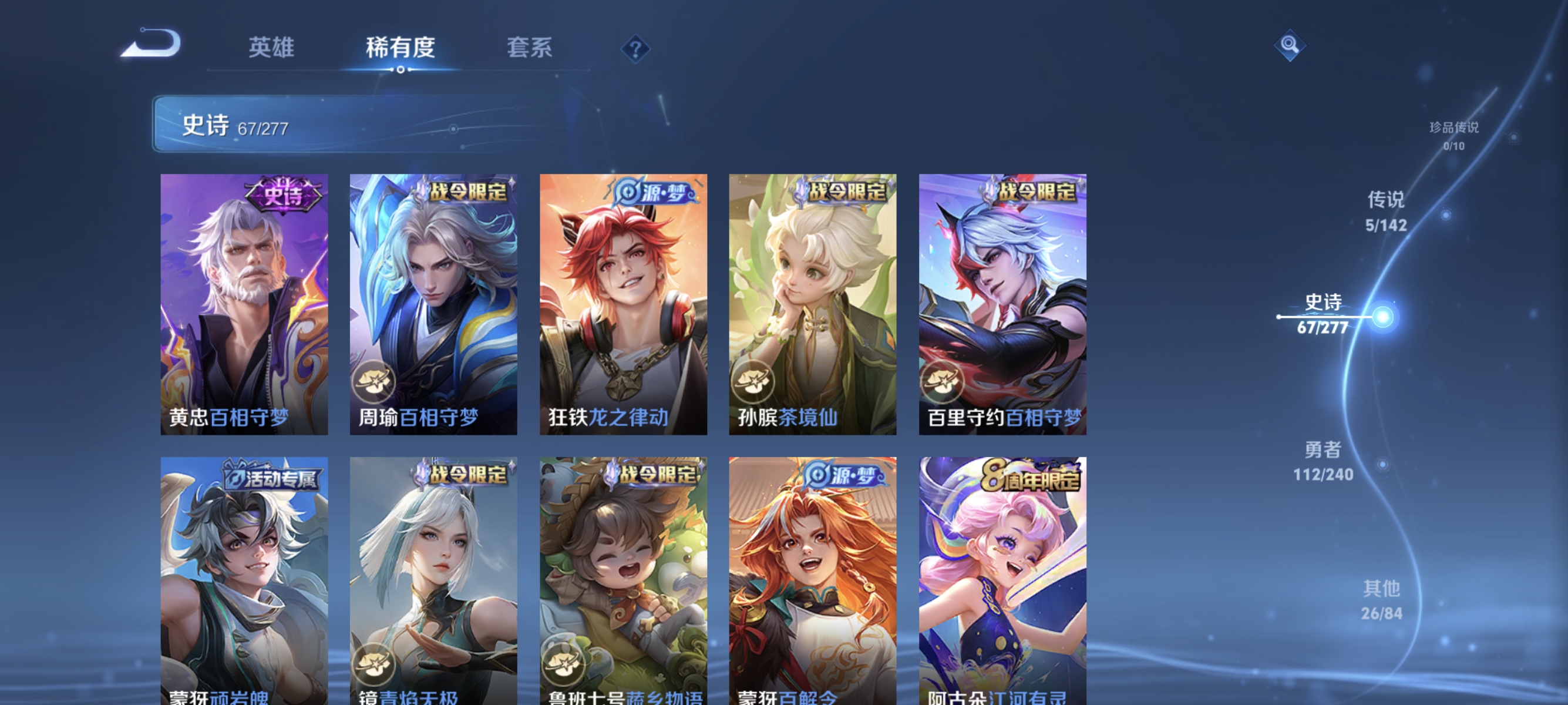Open the 鲁班七号蔬乡物语 skin card
Image resolution: width=1568 pixels, height=705 pixels.
pos(623,572)
